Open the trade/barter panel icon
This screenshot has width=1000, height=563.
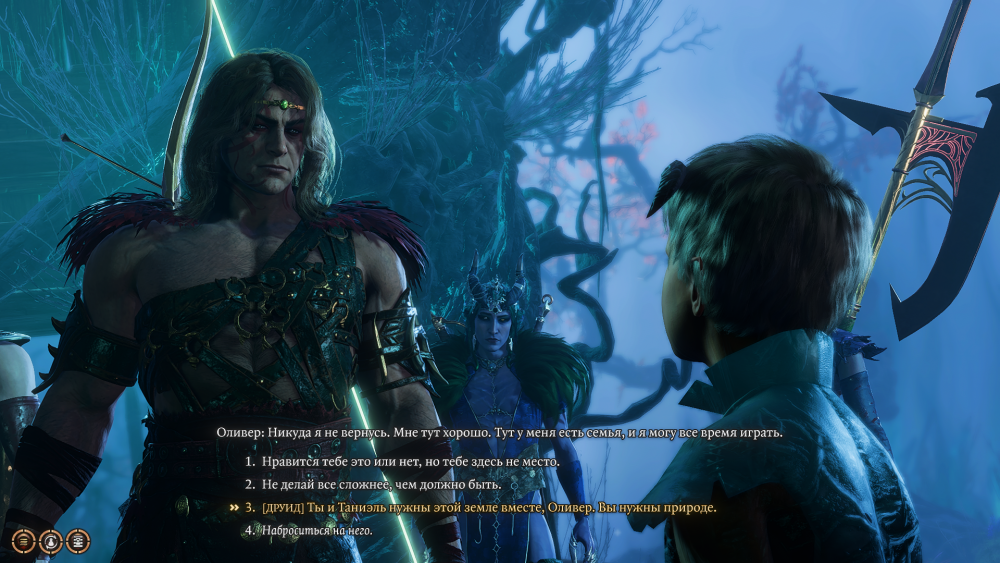point(77,541)
